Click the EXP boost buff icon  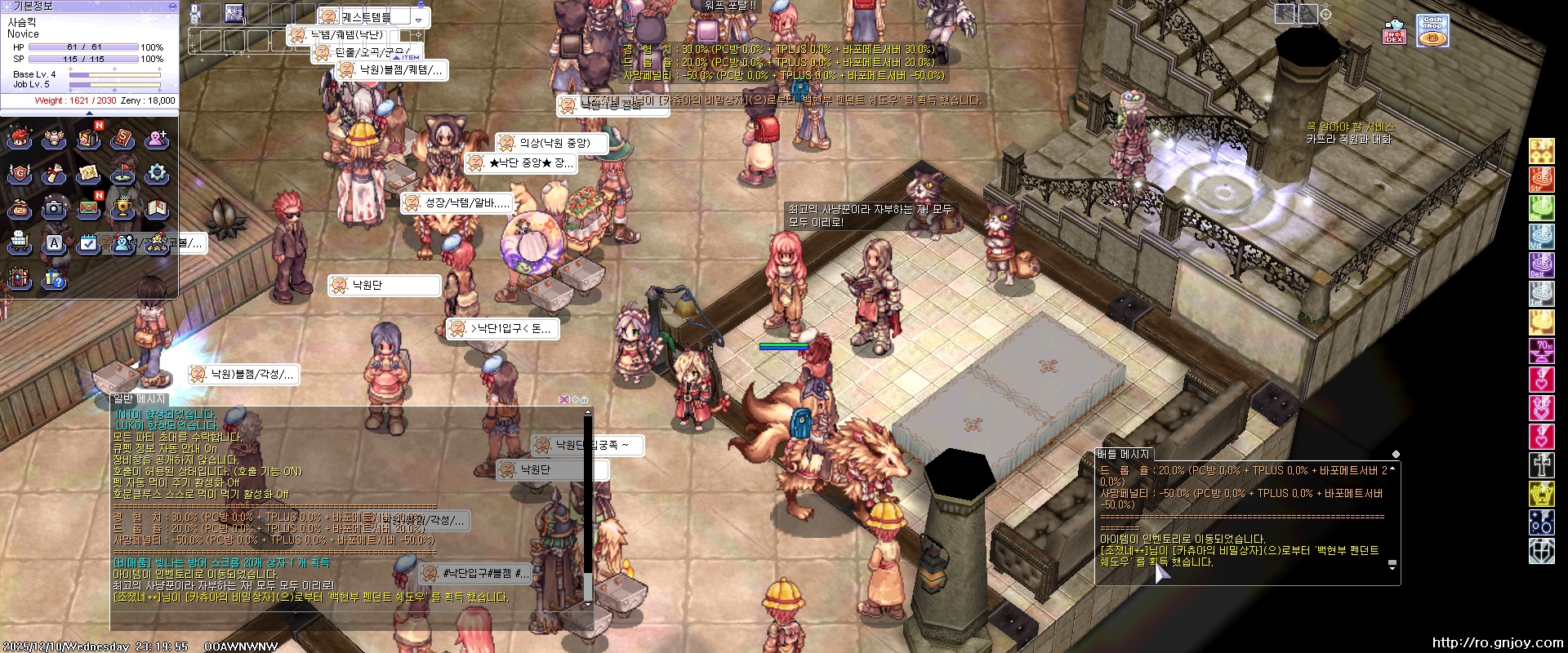click(x=1541, y=151)
